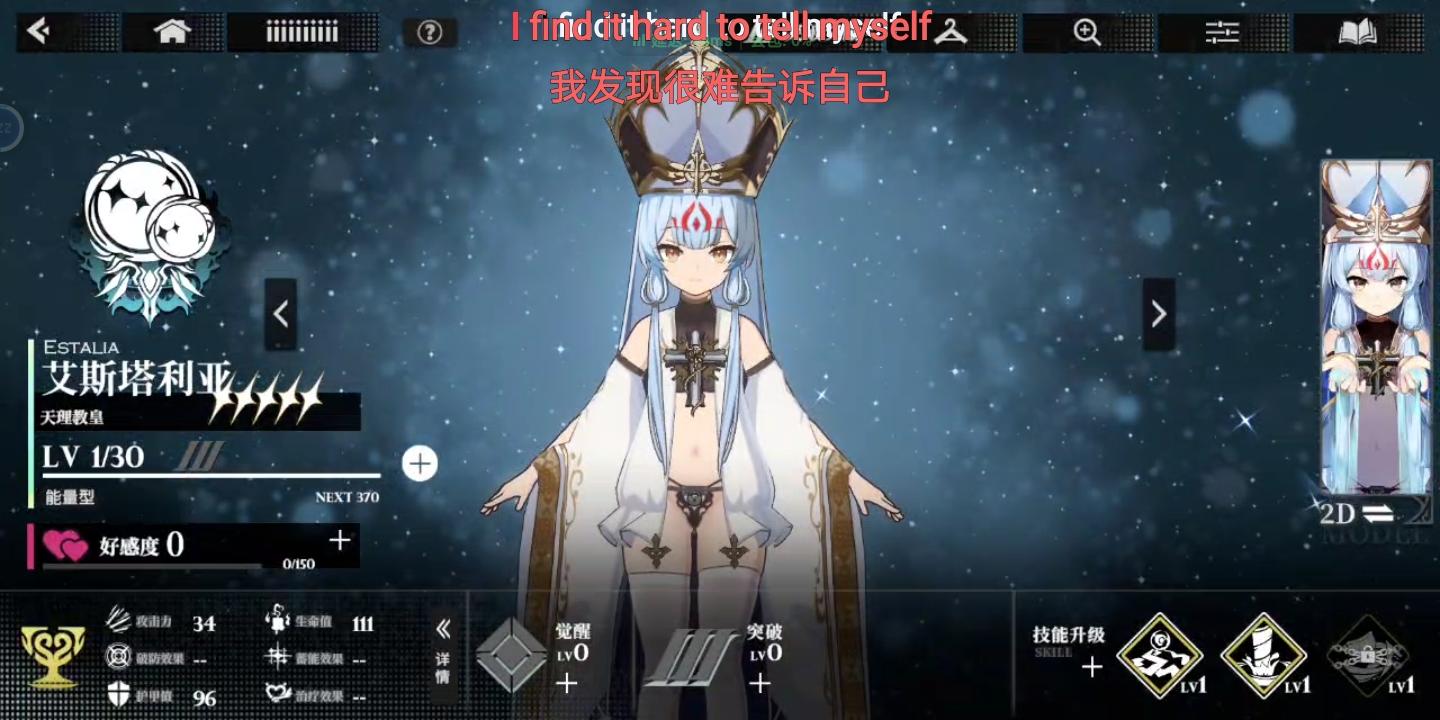Click the left character navigation arrow
This screenshot has width=1440, height=720.
tap(281, 313)
